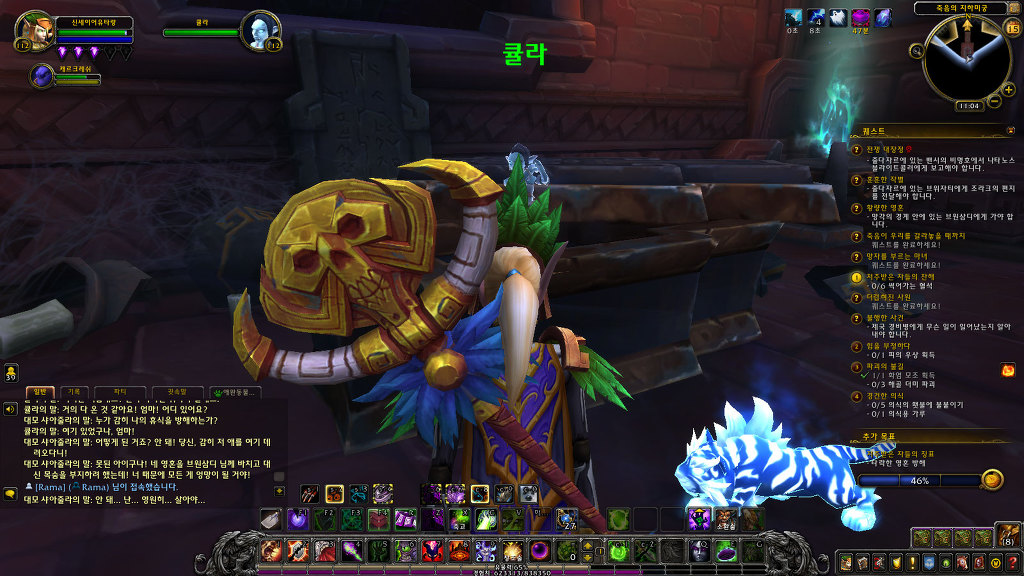Click the player character portrait
Screen dimensions: 1024x576
(28, 30)
